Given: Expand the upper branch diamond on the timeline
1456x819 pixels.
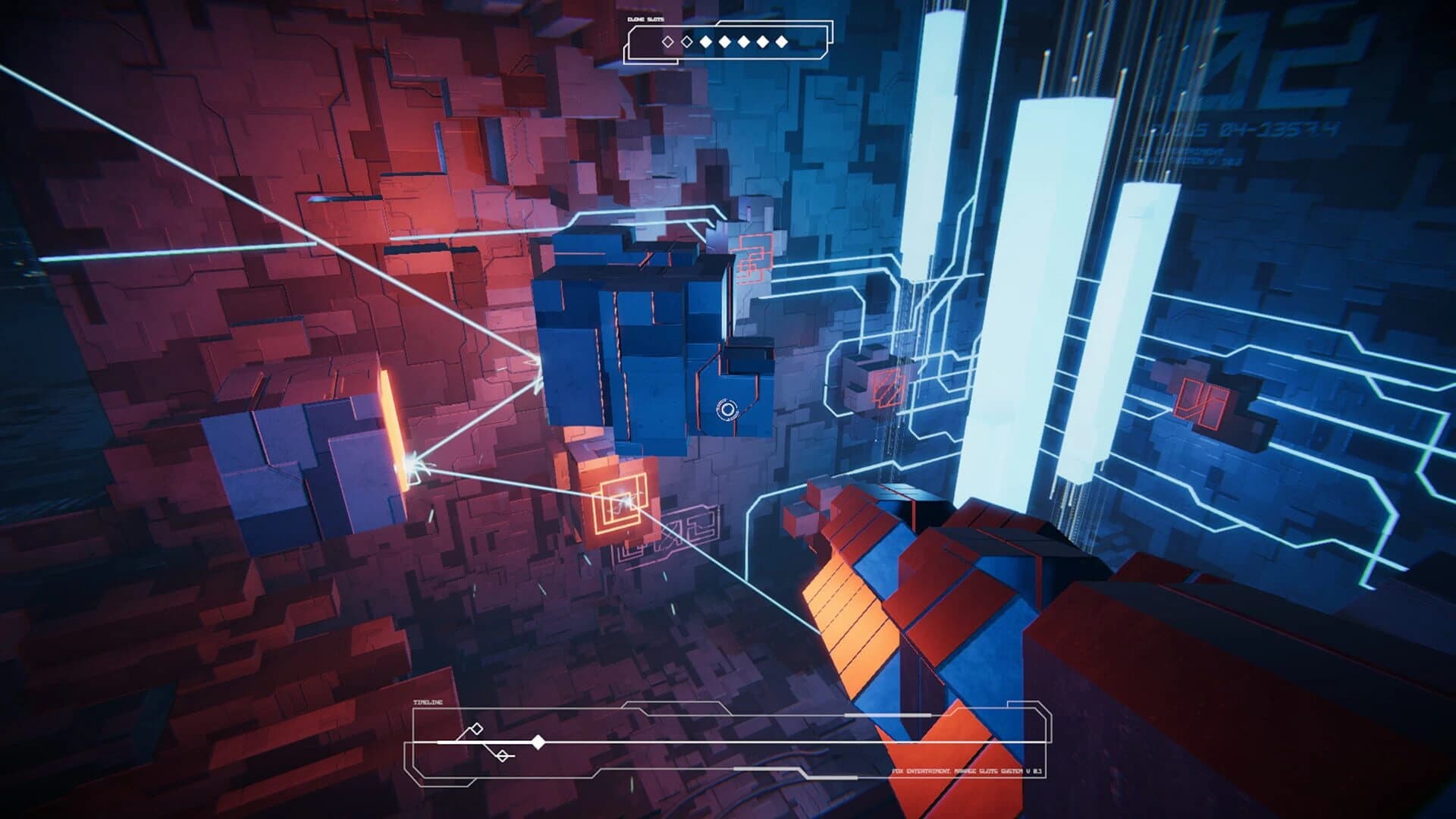Looking at the screenshot, I should (475, 730).
